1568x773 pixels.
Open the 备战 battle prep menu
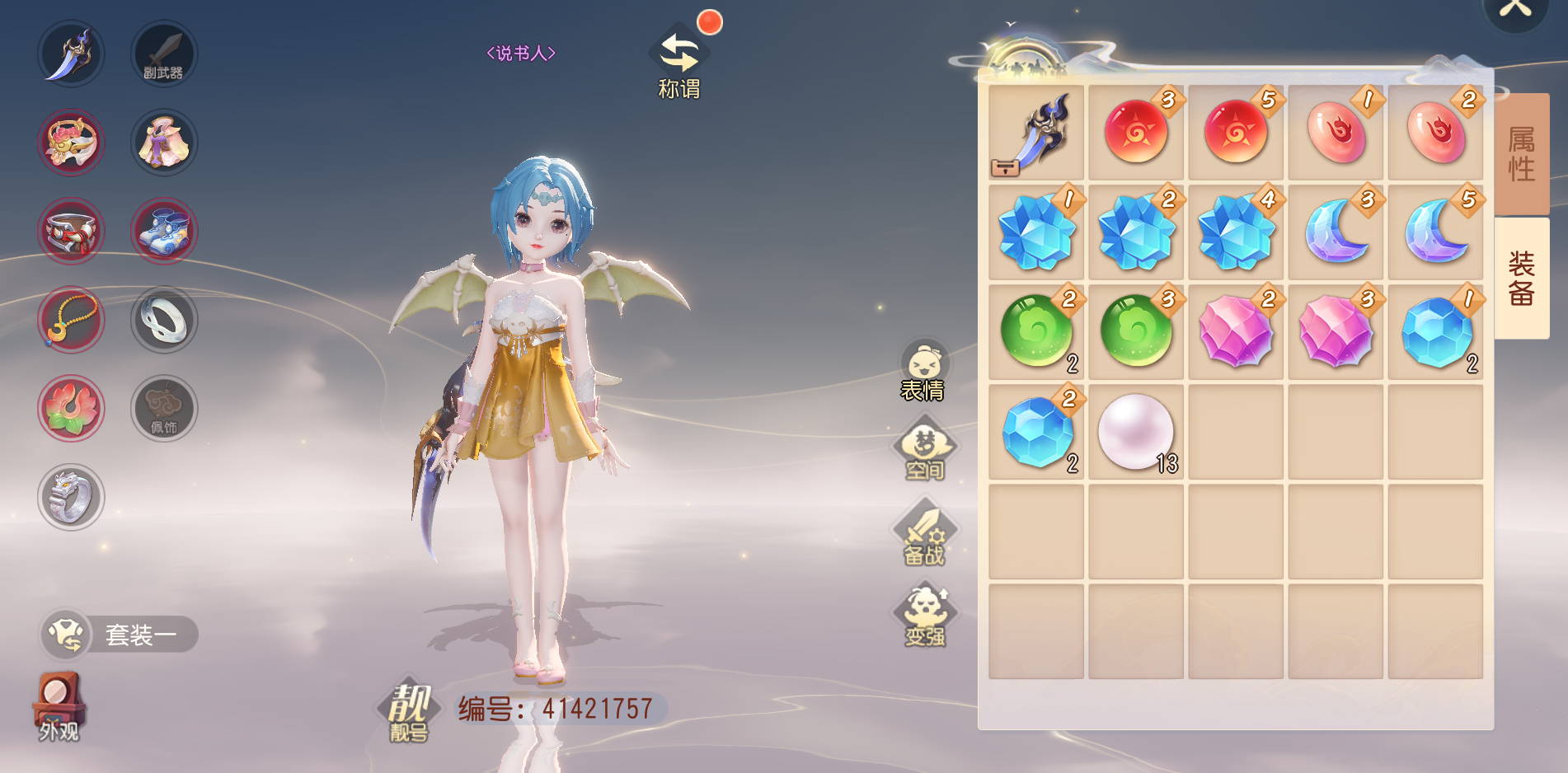(x=924, y=534)
